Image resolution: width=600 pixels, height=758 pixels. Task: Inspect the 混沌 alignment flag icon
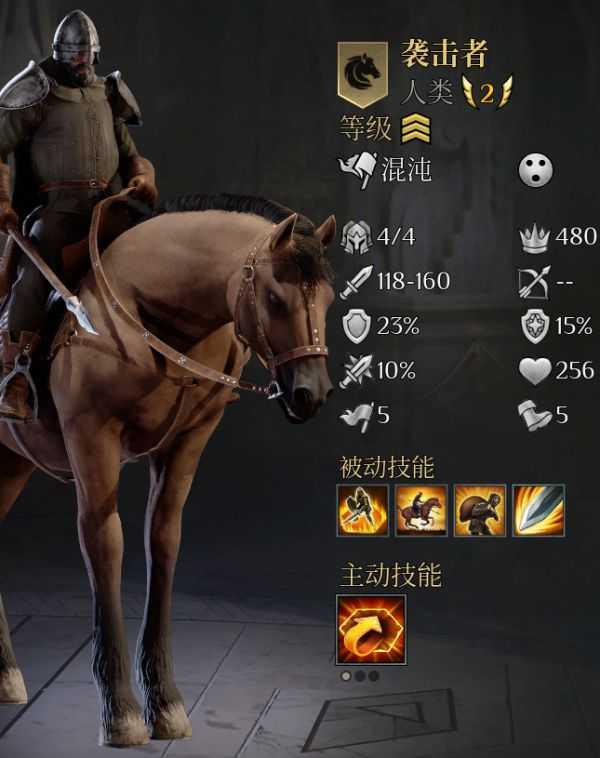point(357,170)
